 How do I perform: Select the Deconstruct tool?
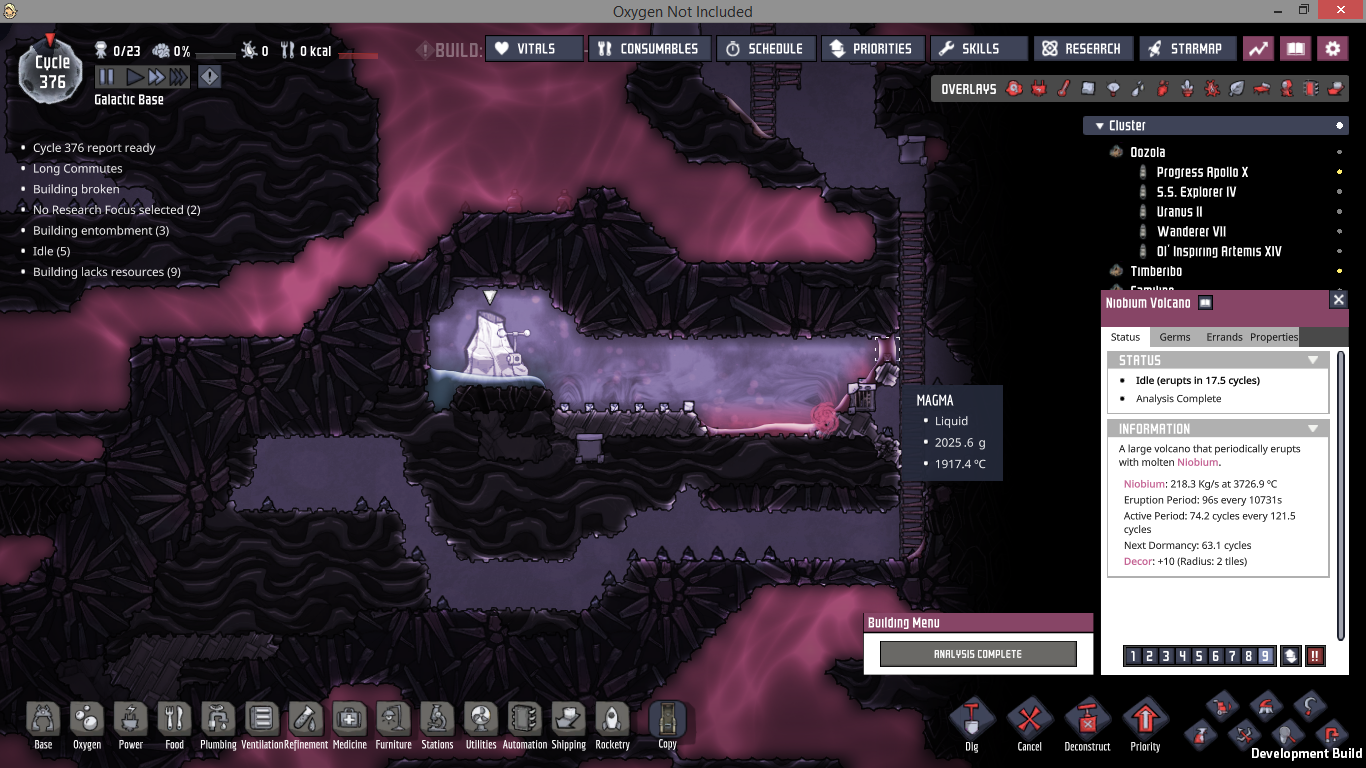(x=1087, y=725)
